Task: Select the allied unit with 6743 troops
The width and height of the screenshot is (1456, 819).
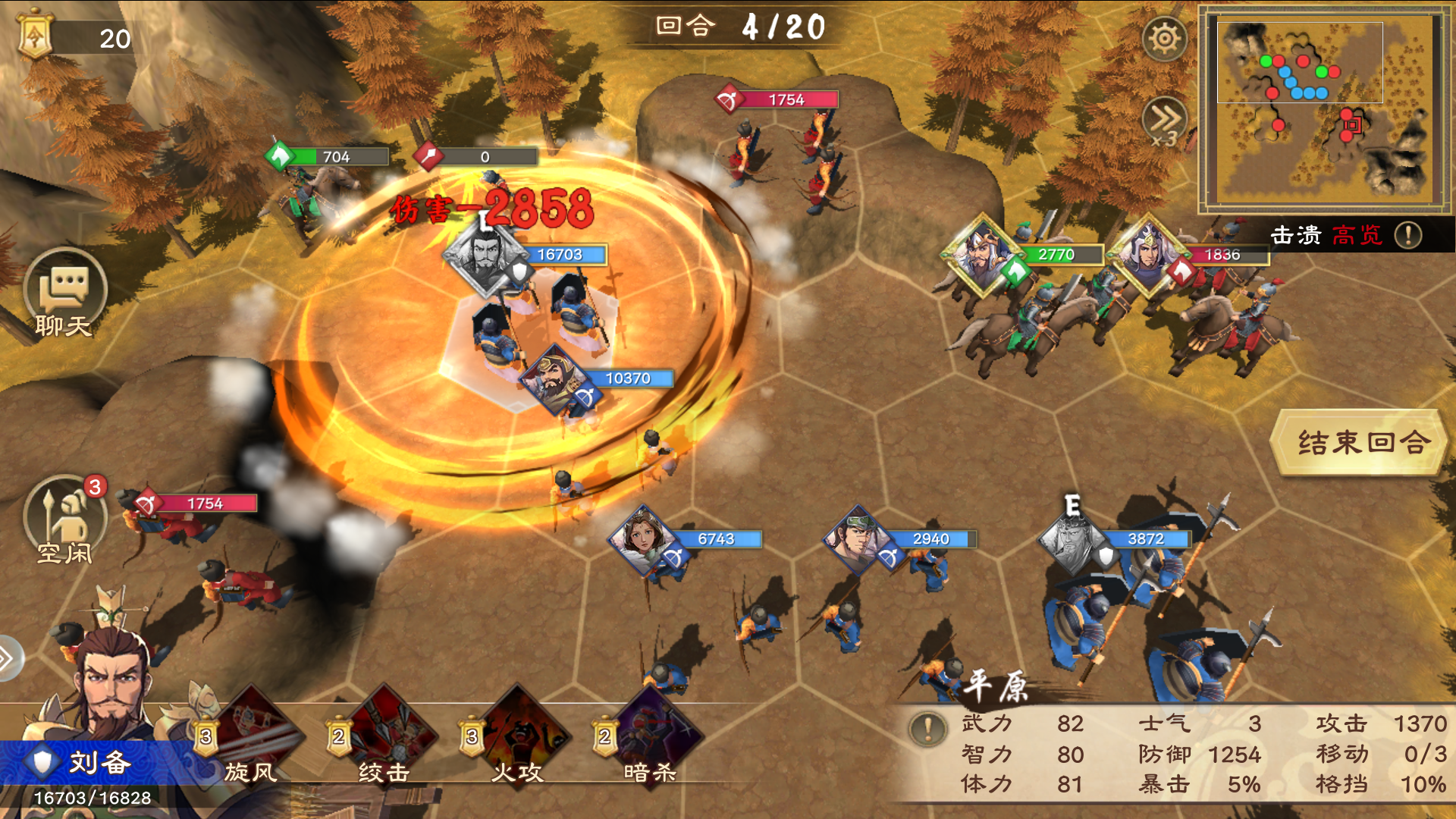Action: click(644, 539)
